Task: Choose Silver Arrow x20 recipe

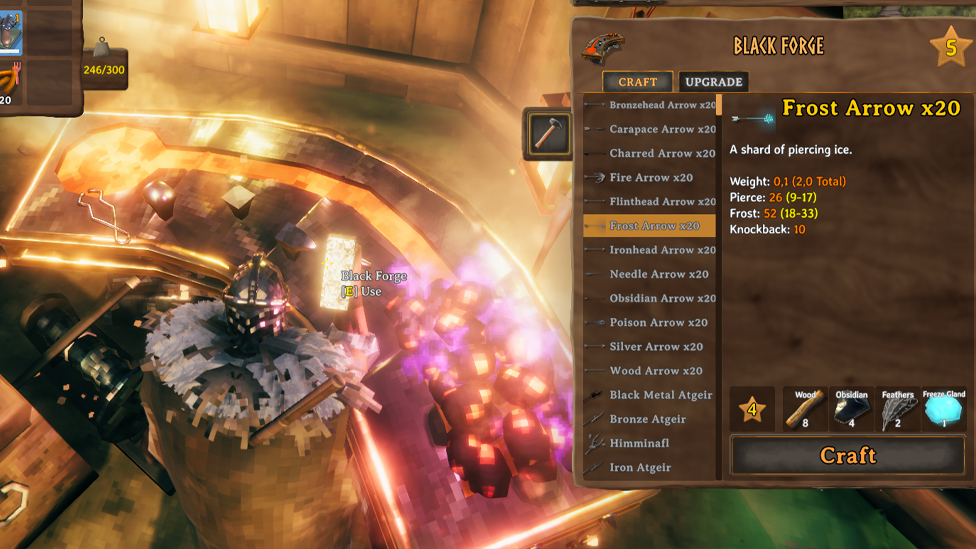Action: pyautogui.click(x=656, y=346)
